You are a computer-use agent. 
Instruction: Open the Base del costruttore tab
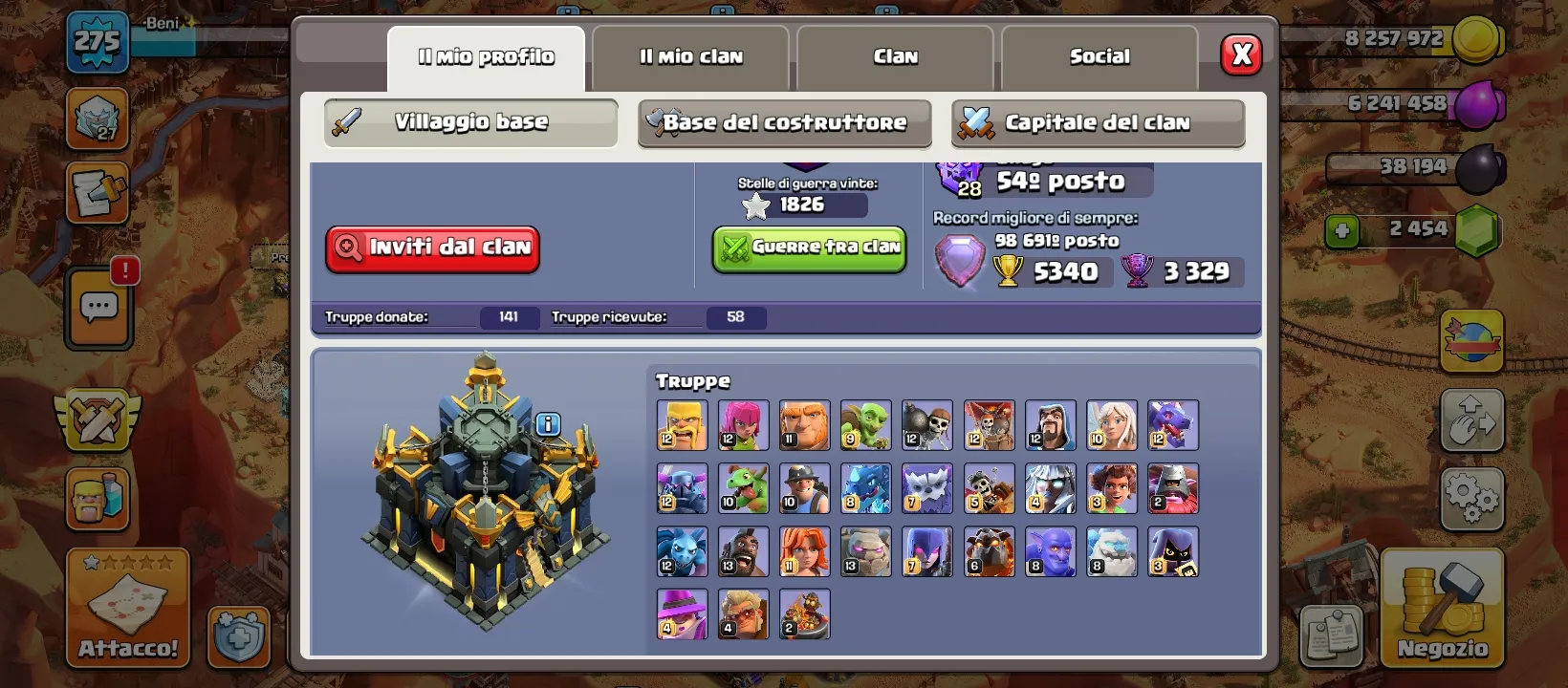click(784, 122)
